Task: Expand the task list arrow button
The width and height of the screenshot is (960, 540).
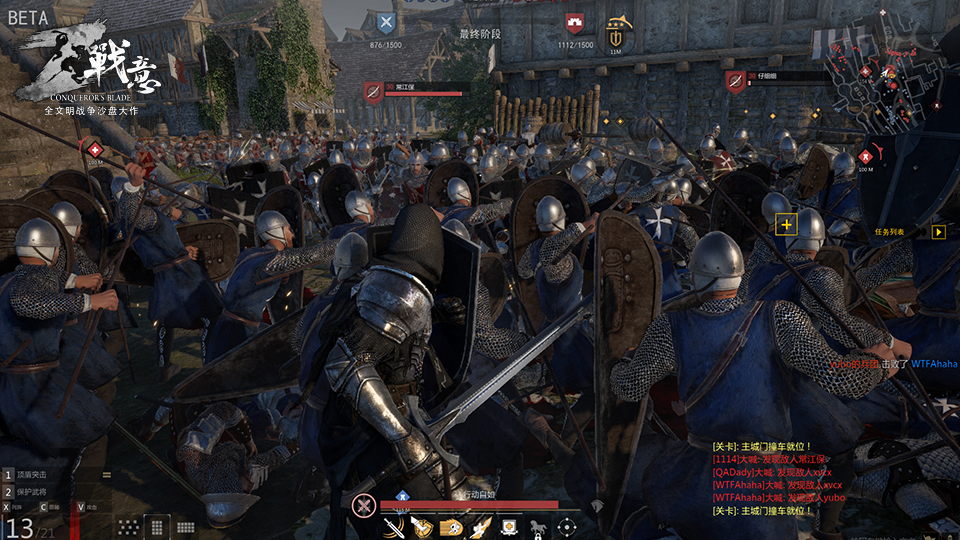Action: pos(938,231)
